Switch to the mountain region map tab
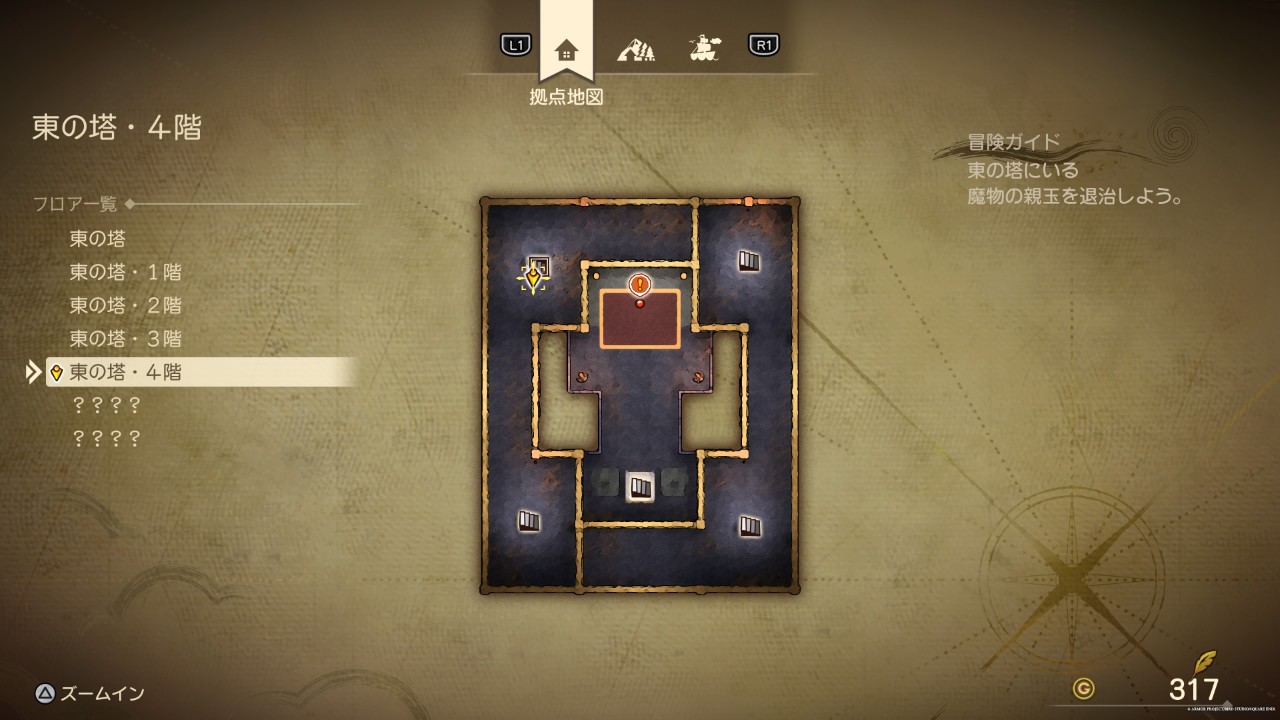This screenshot has width=1280, height=720. 636,48
